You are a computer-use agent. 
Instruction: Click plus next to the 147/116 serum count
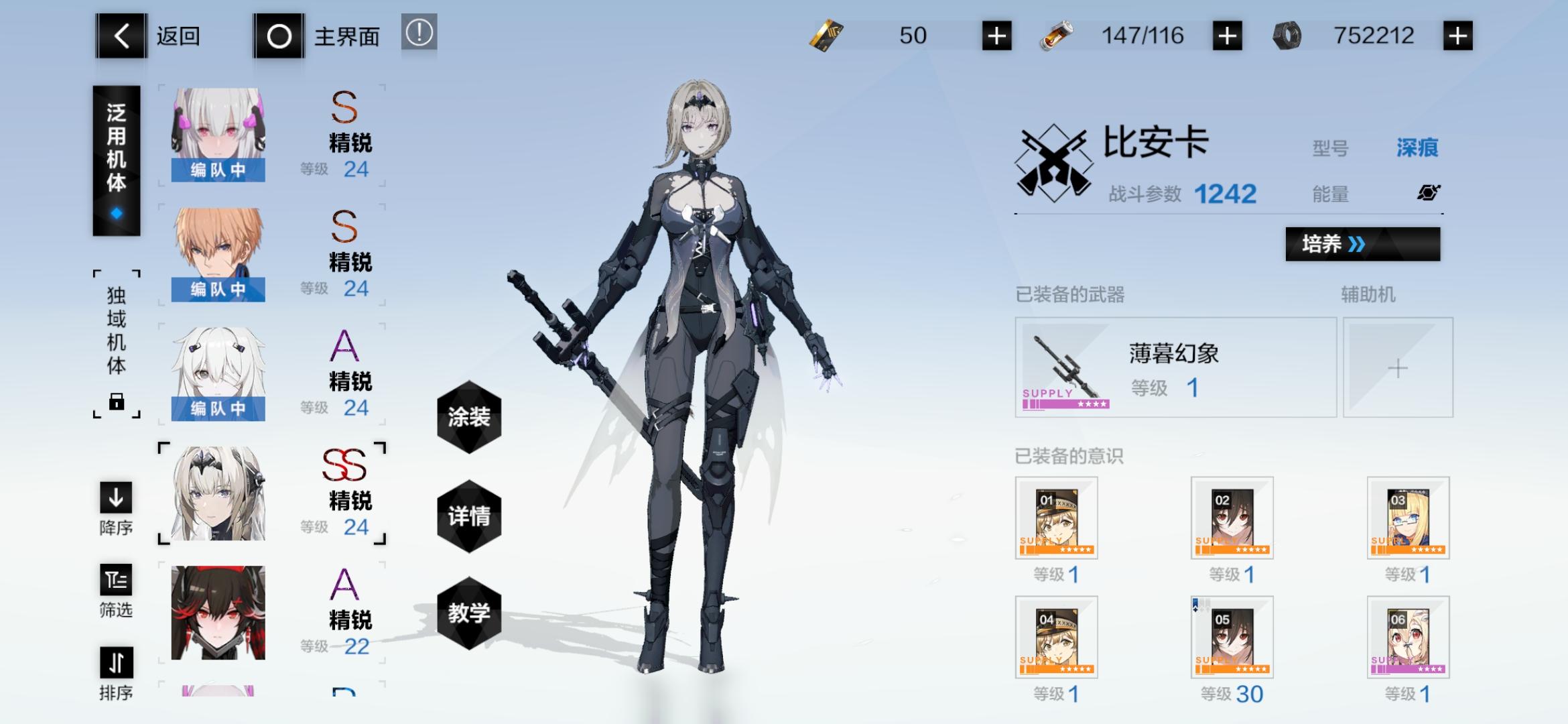(x=1228, y=35)
